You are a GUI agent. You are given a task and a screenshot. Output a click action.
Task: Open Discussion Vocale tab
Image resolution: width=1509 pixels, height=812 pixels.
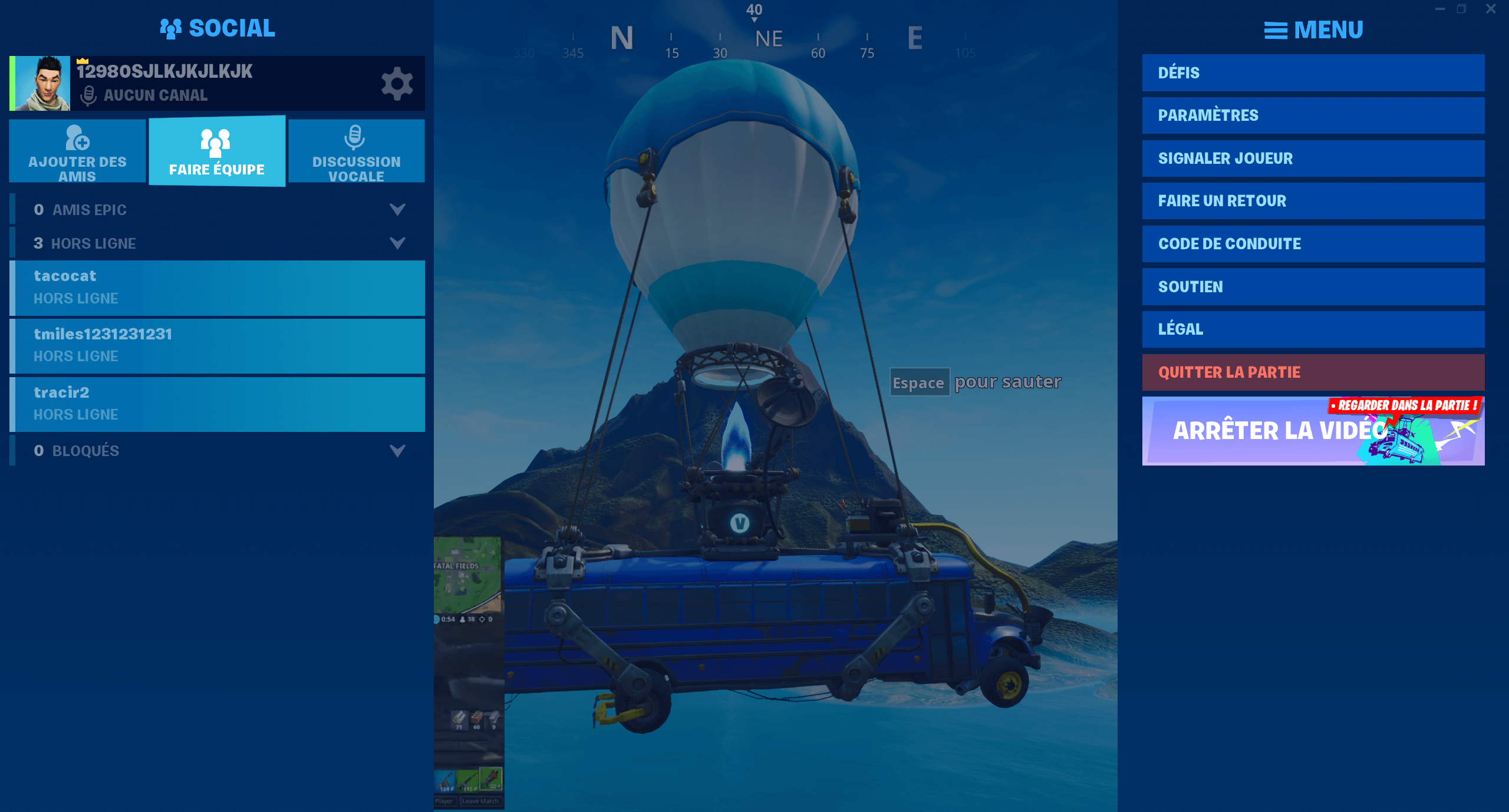click(356, 151)
